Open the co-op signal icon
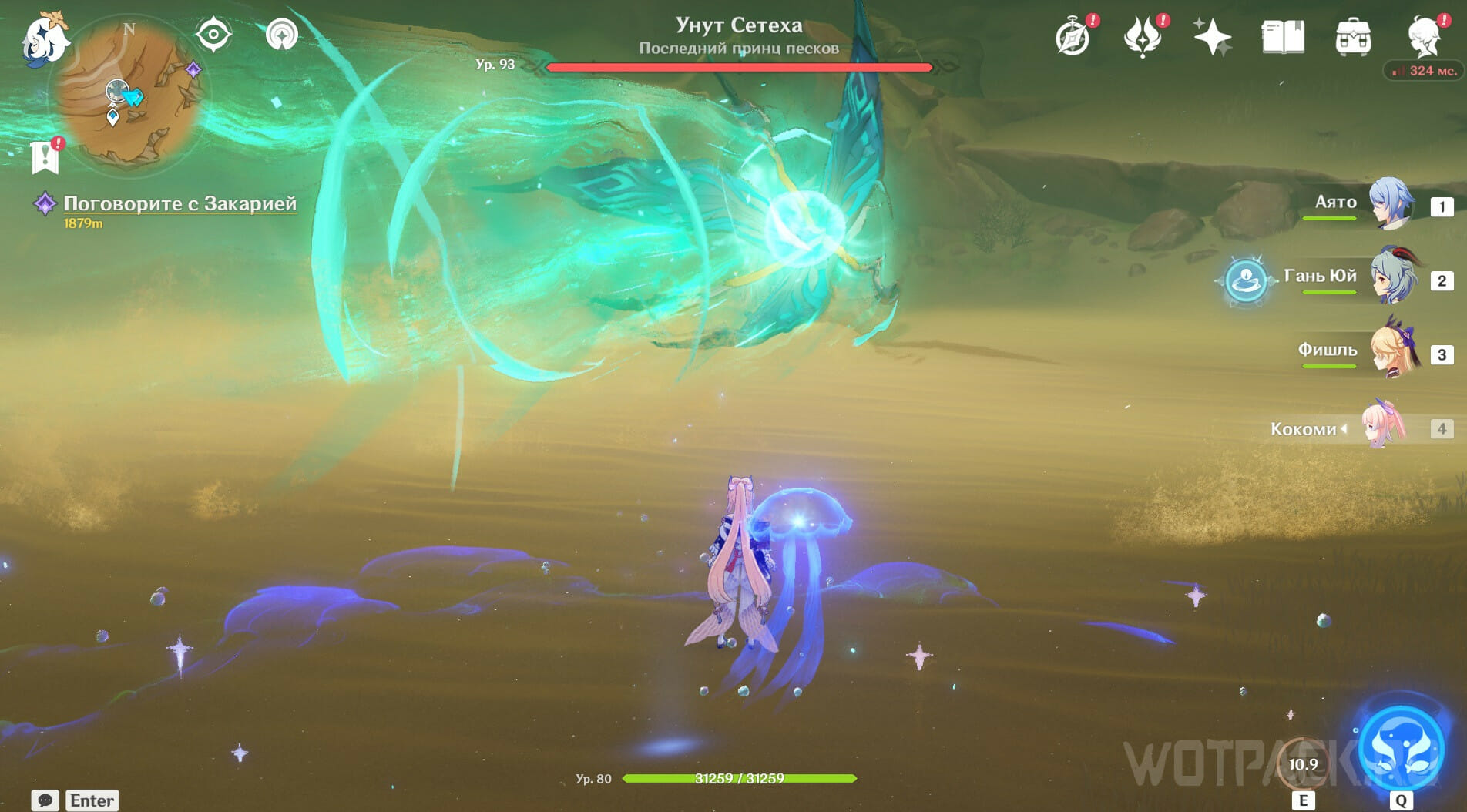This screenshot has width=1467, height=812. [281, 35]
